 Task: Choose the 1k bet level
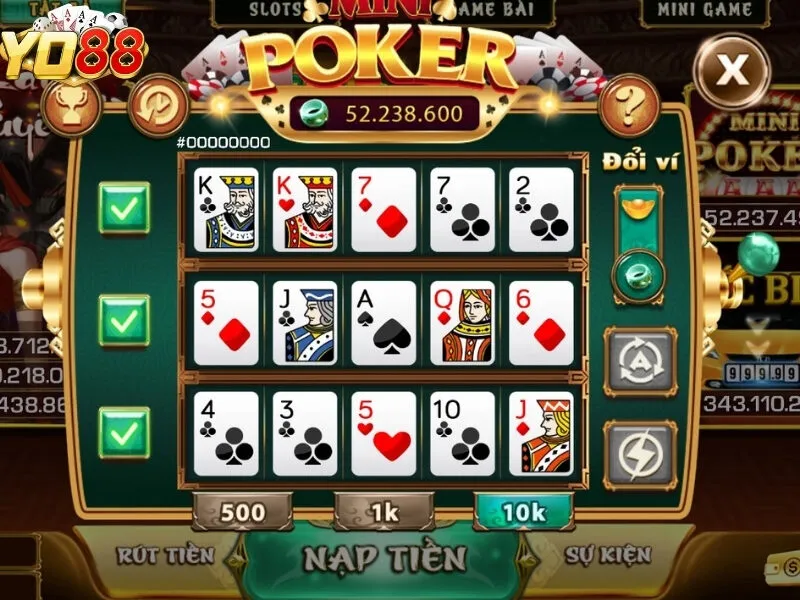point(383,512)
